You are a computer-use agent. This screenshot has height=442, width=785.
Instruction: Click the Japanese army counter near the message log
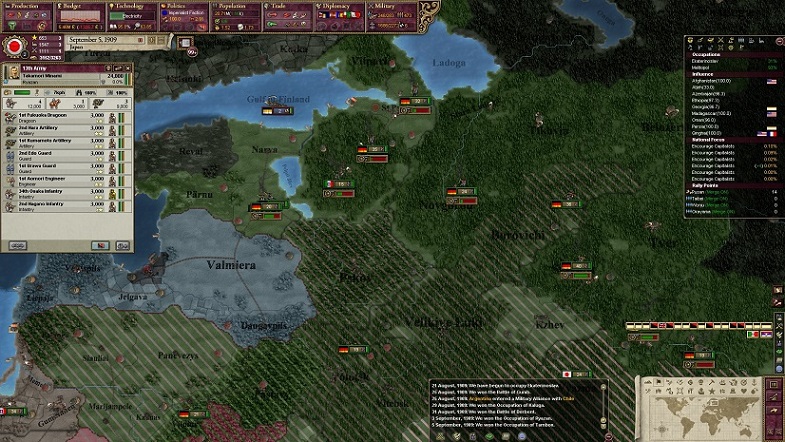(x=574, y=374)
